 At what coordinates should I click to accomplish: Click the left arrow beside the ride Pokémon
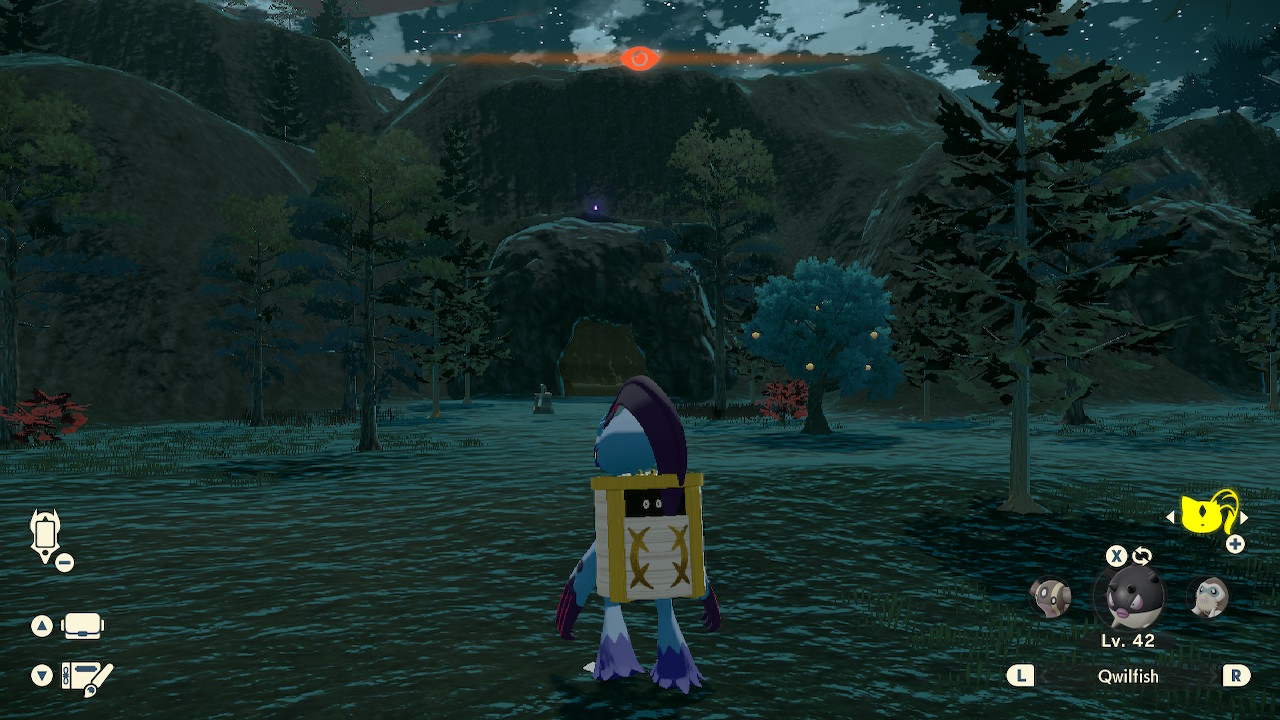[x=1171, y=518]
